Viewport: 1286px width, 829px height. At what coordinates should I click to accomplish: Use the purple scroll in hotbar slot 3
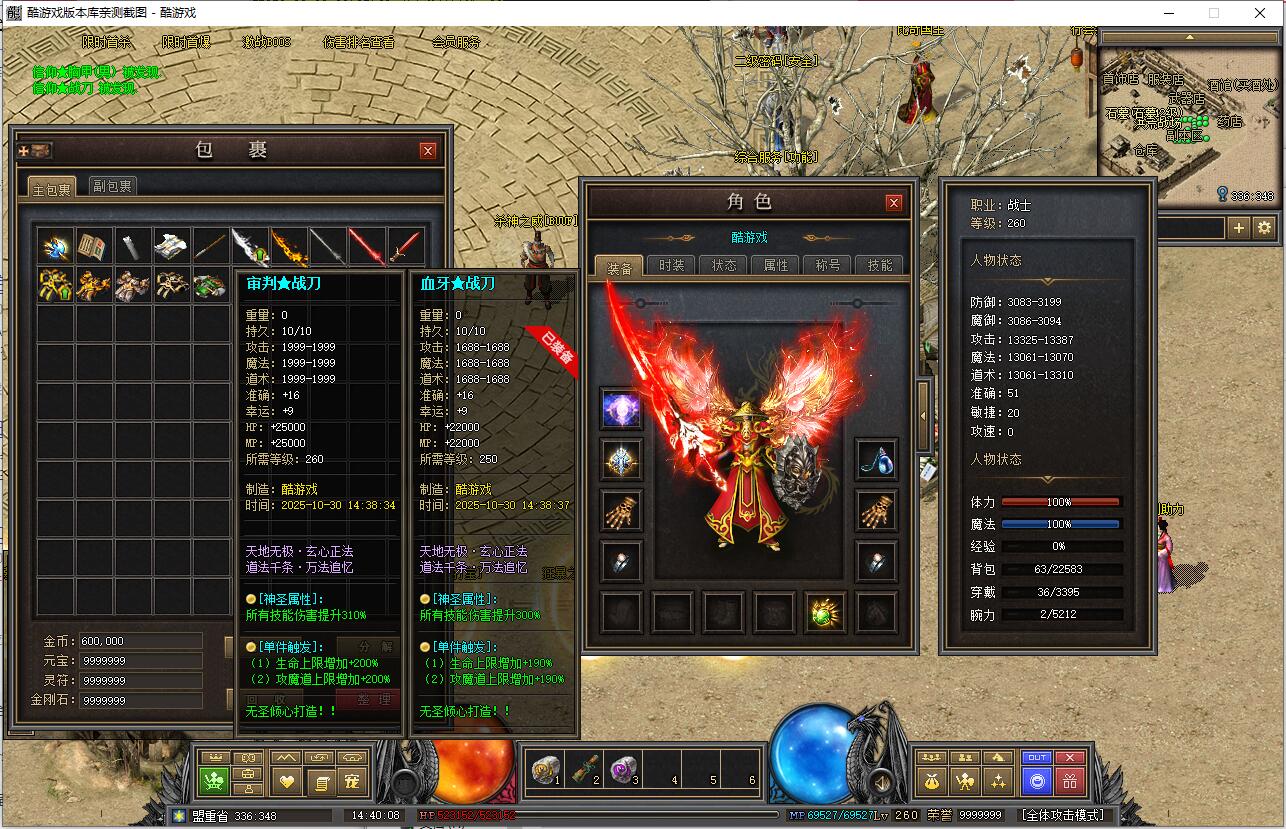[624, 770]
